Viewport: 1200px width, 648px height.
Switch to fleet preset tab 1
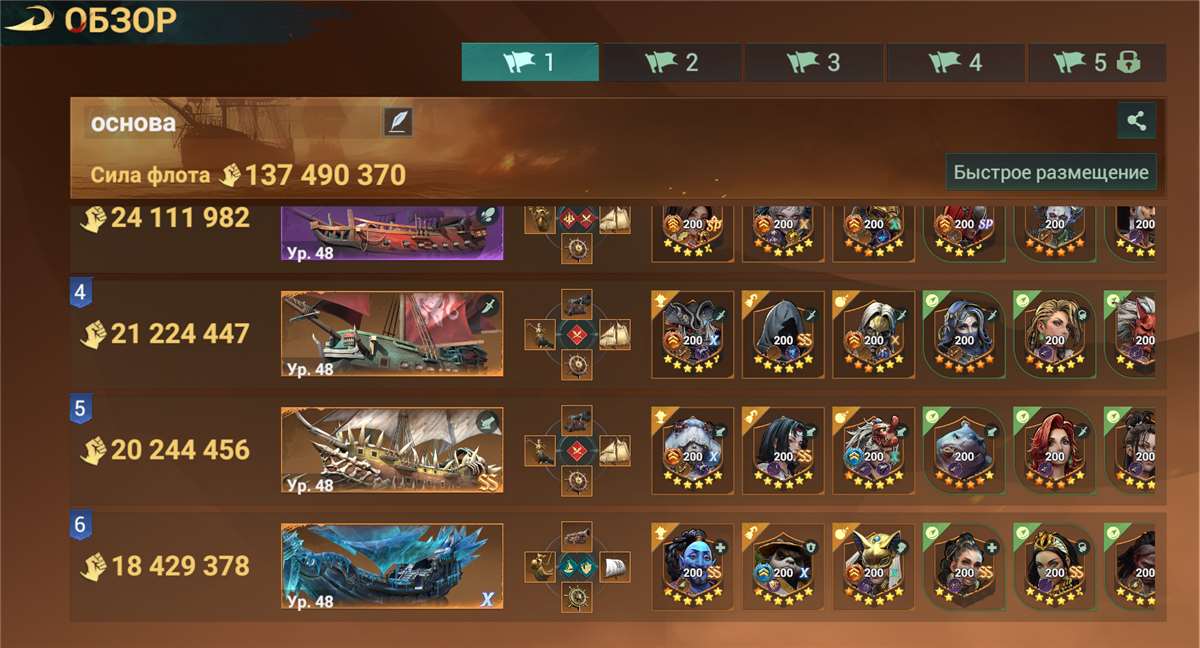coord(530,62)
